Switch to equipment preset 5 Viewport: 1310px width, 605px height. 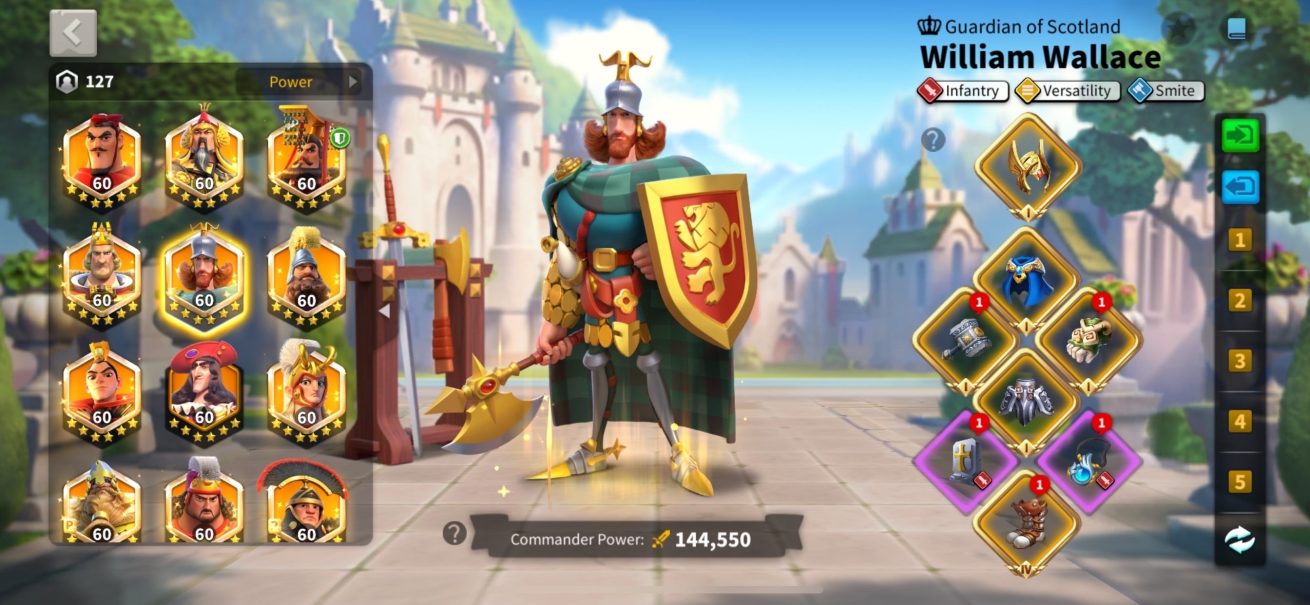(1240, 482)
